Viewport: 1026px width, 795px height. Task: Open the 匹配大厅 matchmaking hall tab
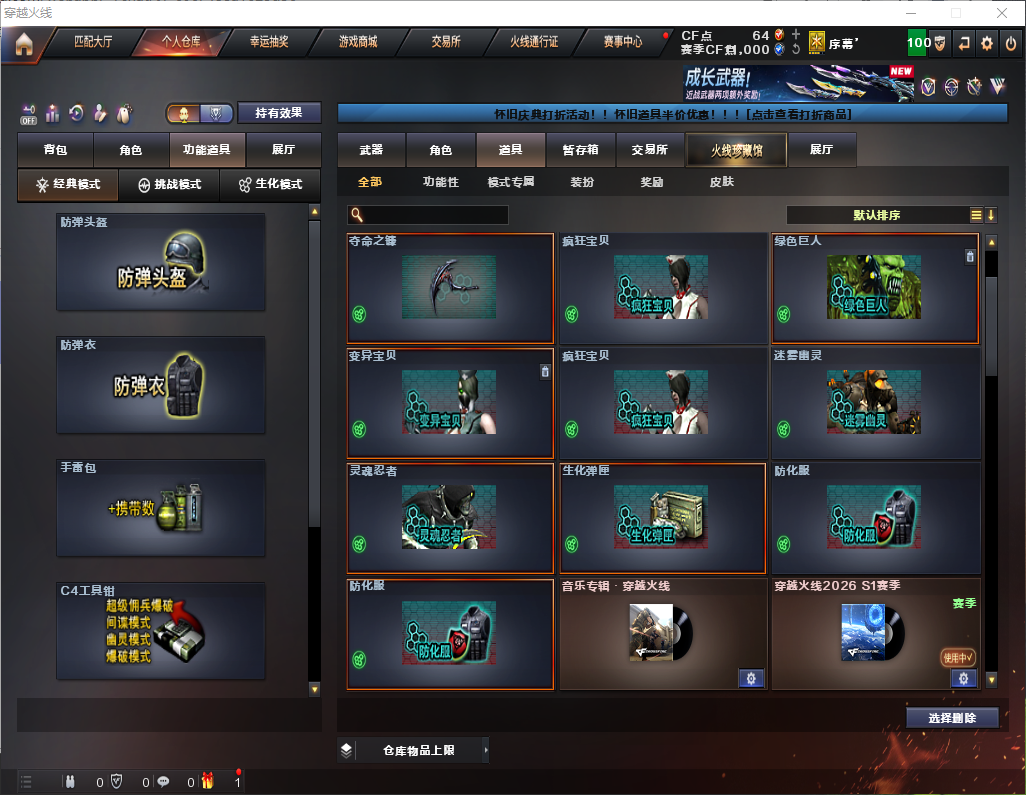pyautogui.click(x=94, y=42)
